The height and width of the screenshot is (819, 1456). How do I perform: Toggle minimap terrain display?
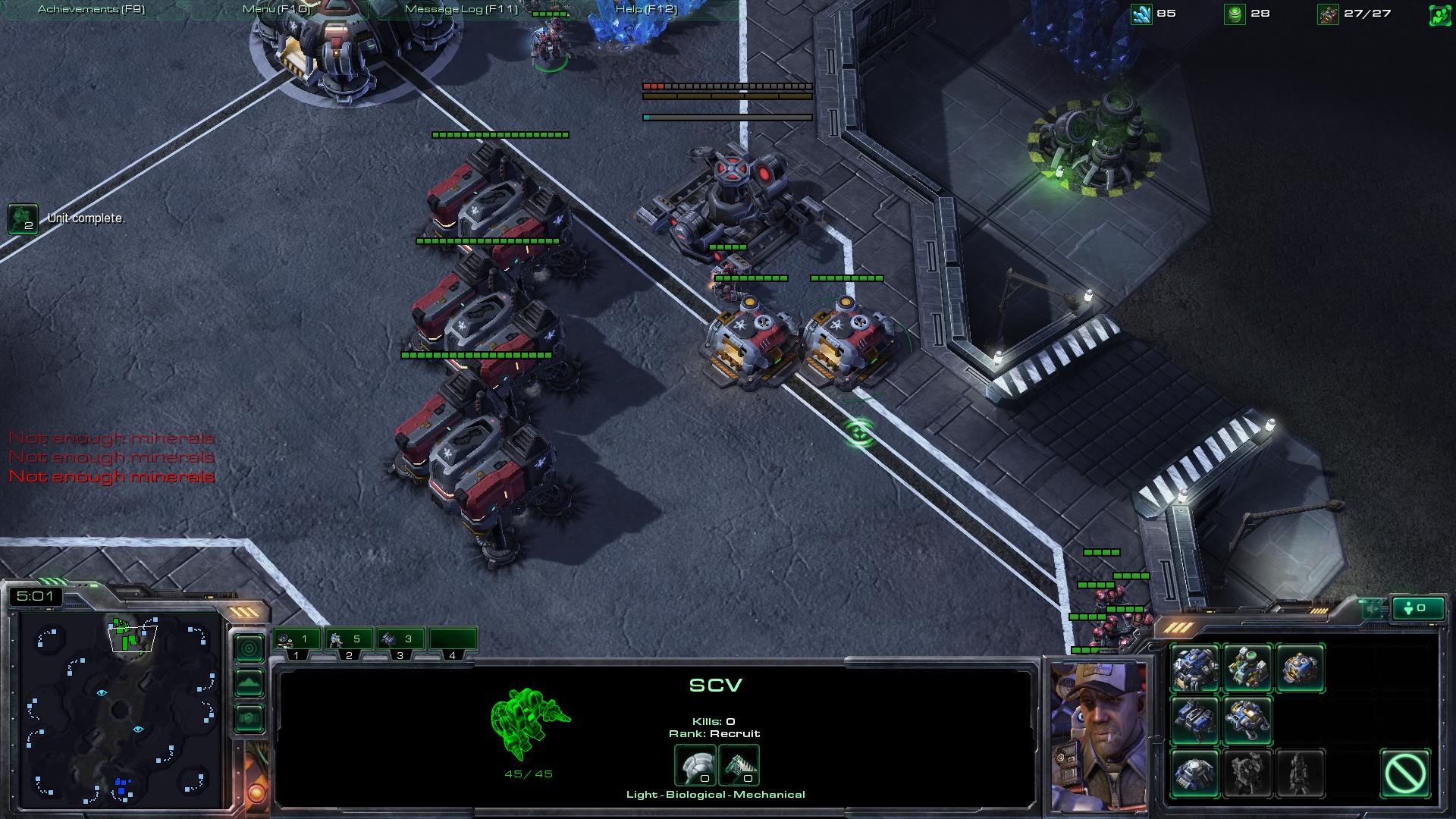(249, 683)
